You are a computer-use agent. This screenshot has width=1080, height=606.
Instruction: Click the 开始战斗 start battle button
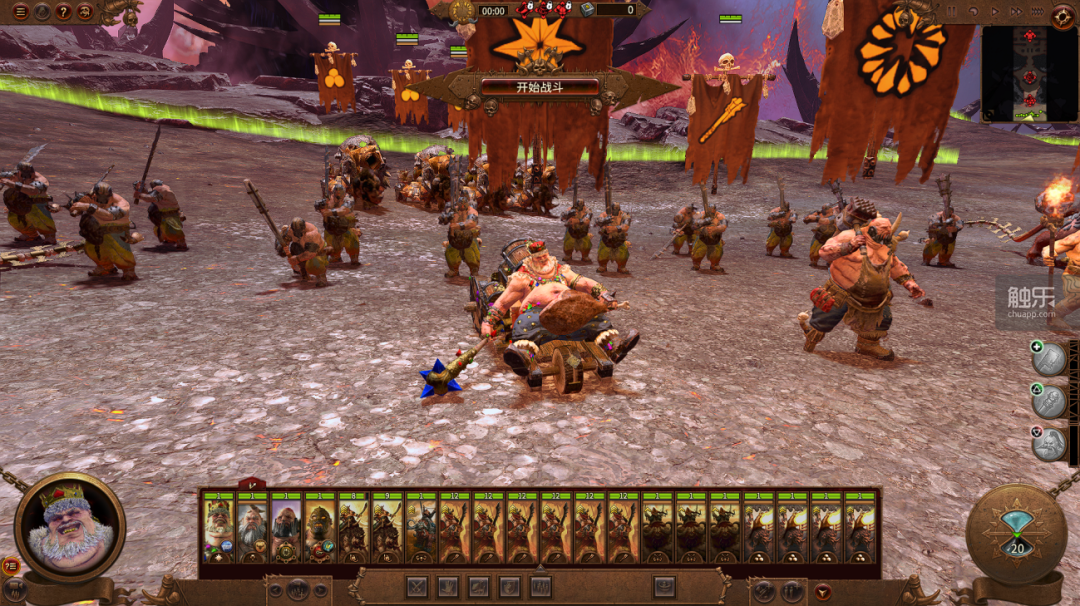[540, 87]
